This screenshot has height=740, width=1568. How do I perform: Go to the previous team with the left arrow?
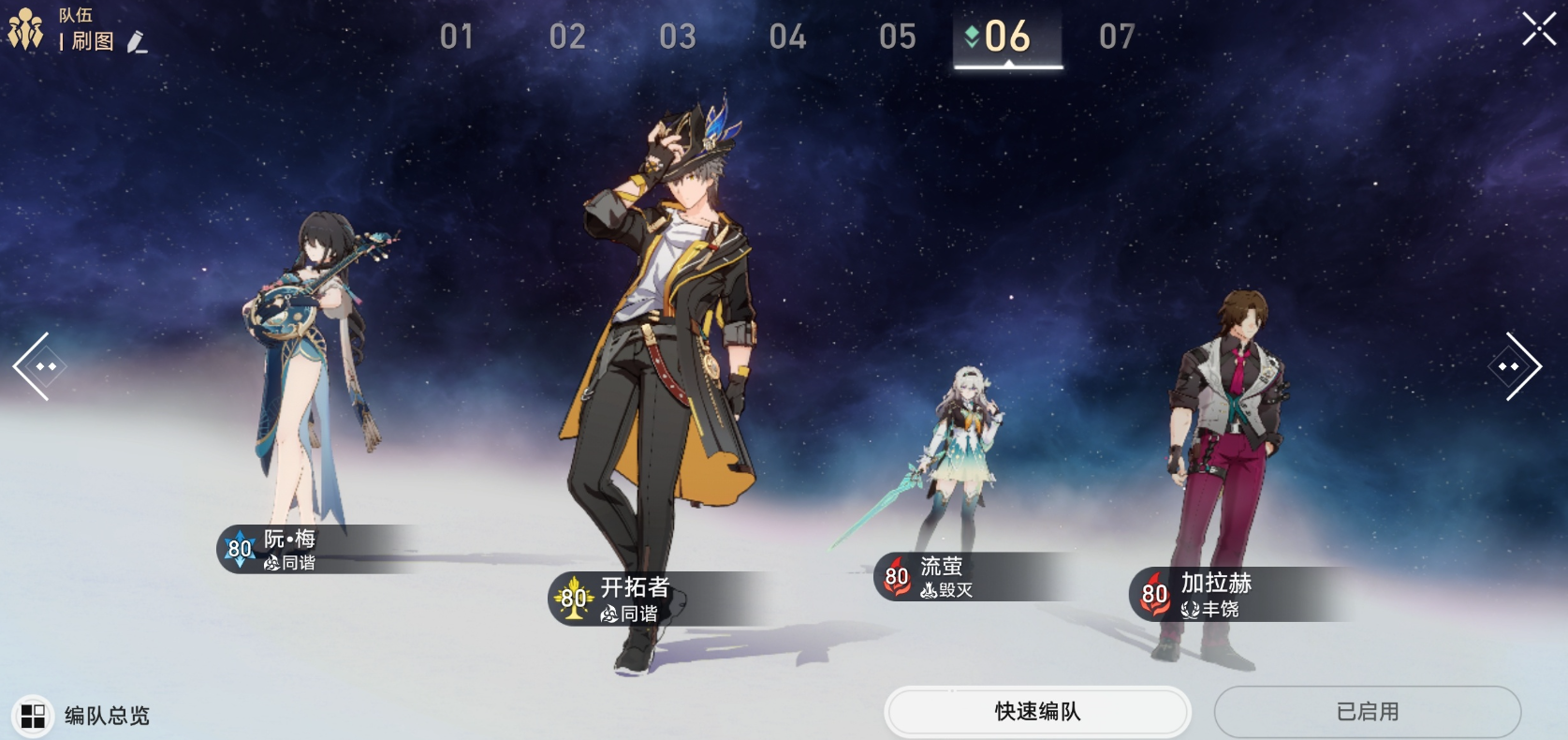click(39, 366)
